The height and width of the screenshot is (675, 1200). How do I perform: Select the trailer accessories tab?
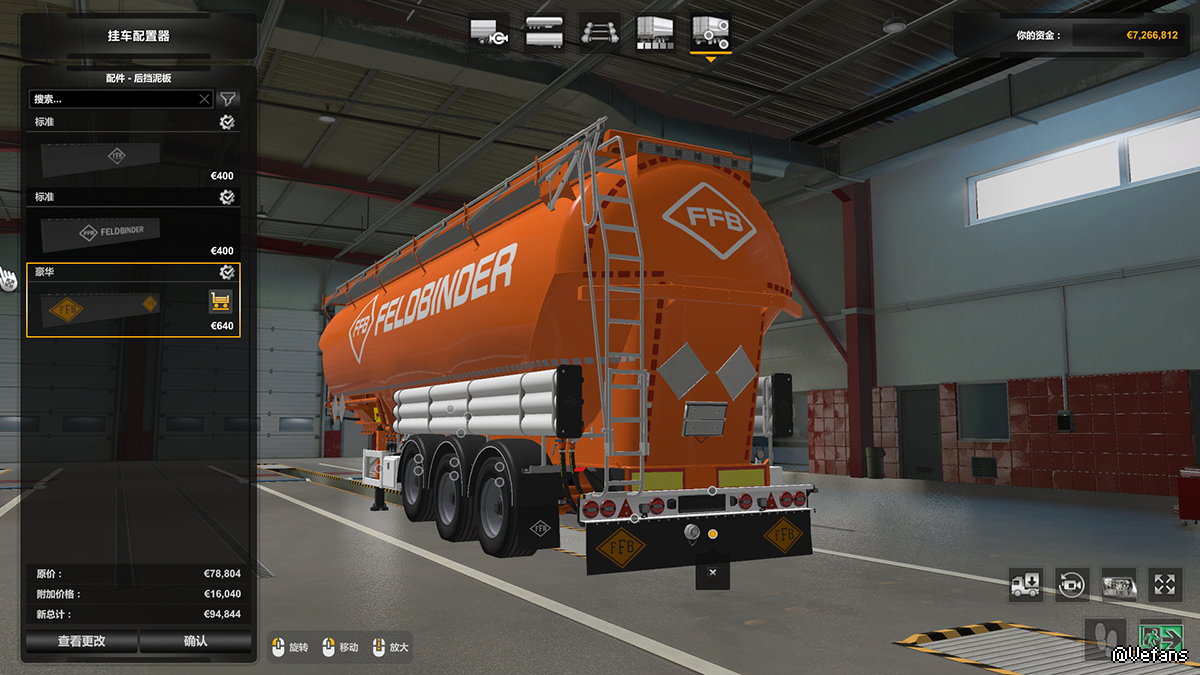click(x=711, y=33)
